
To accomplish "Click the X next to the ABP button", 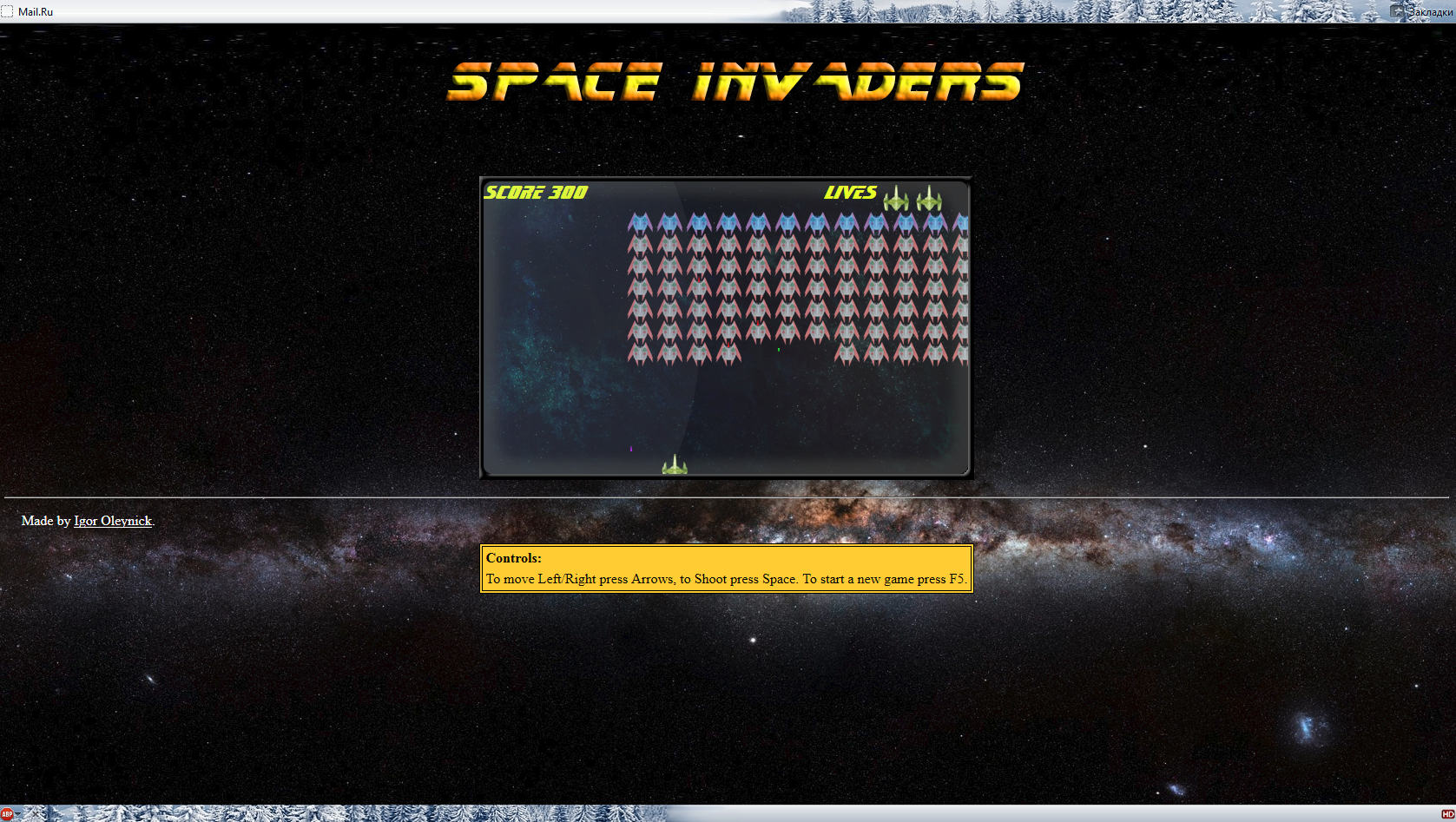I will 36,813.
